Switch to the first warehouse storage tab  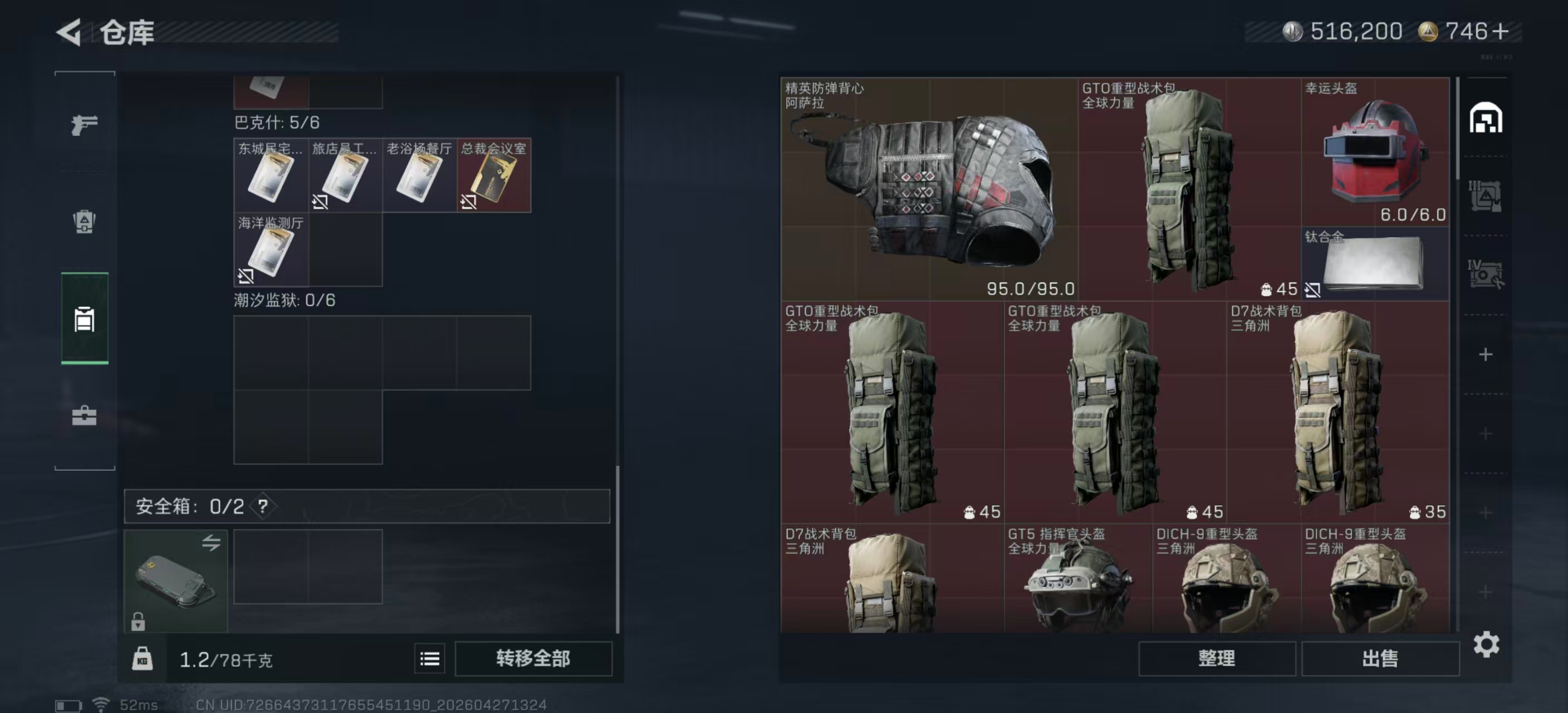1486,120
